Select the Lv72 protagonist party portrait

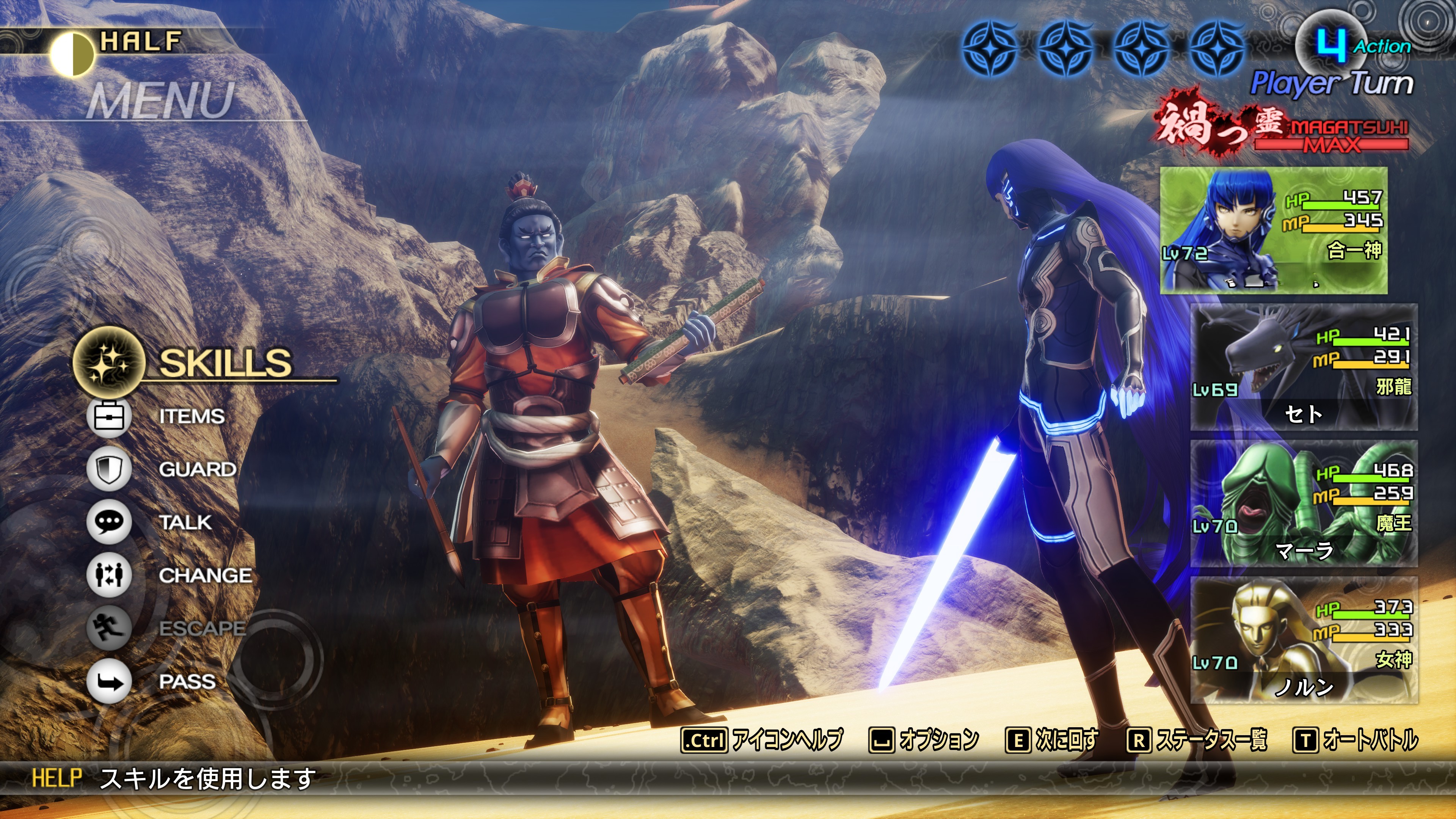[x=1274, y=230]
